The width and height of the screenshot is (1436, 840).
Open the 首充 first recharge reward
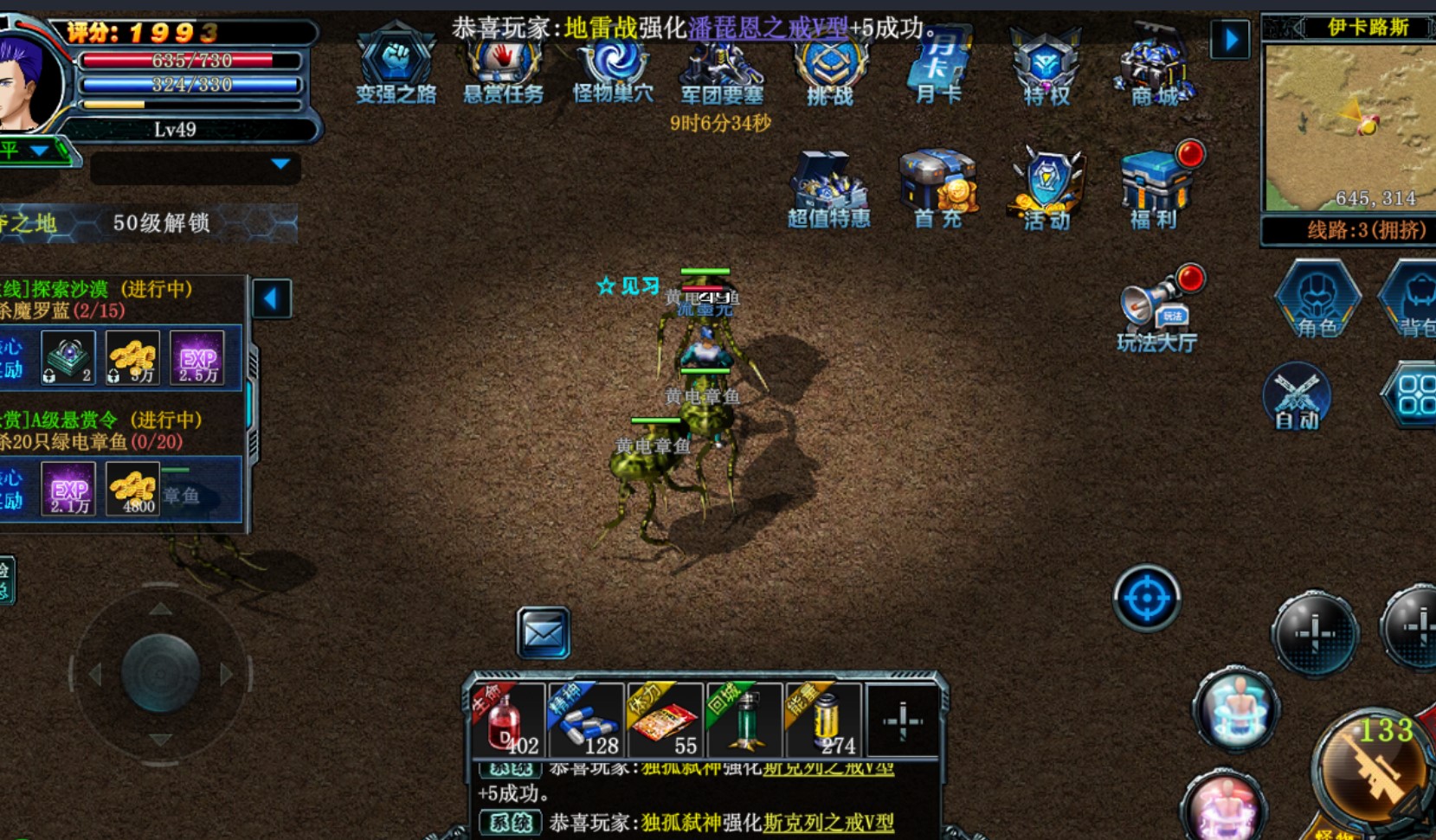[938, 190]
